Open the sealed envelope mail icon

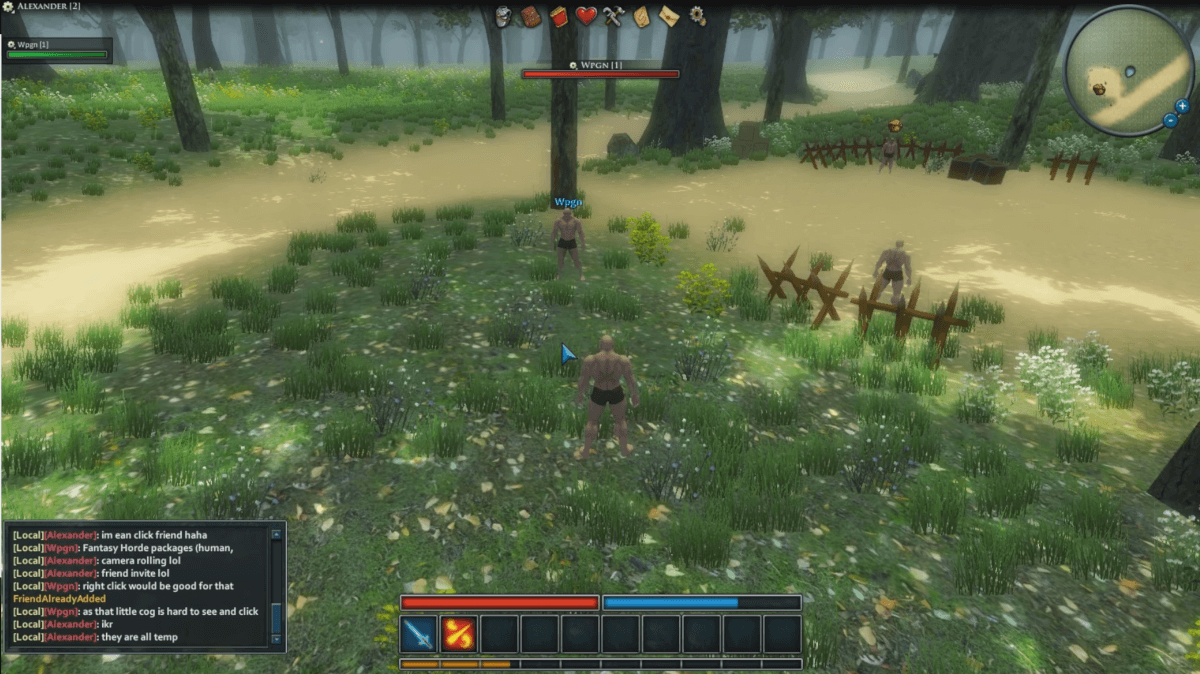(x=668, y=16)
